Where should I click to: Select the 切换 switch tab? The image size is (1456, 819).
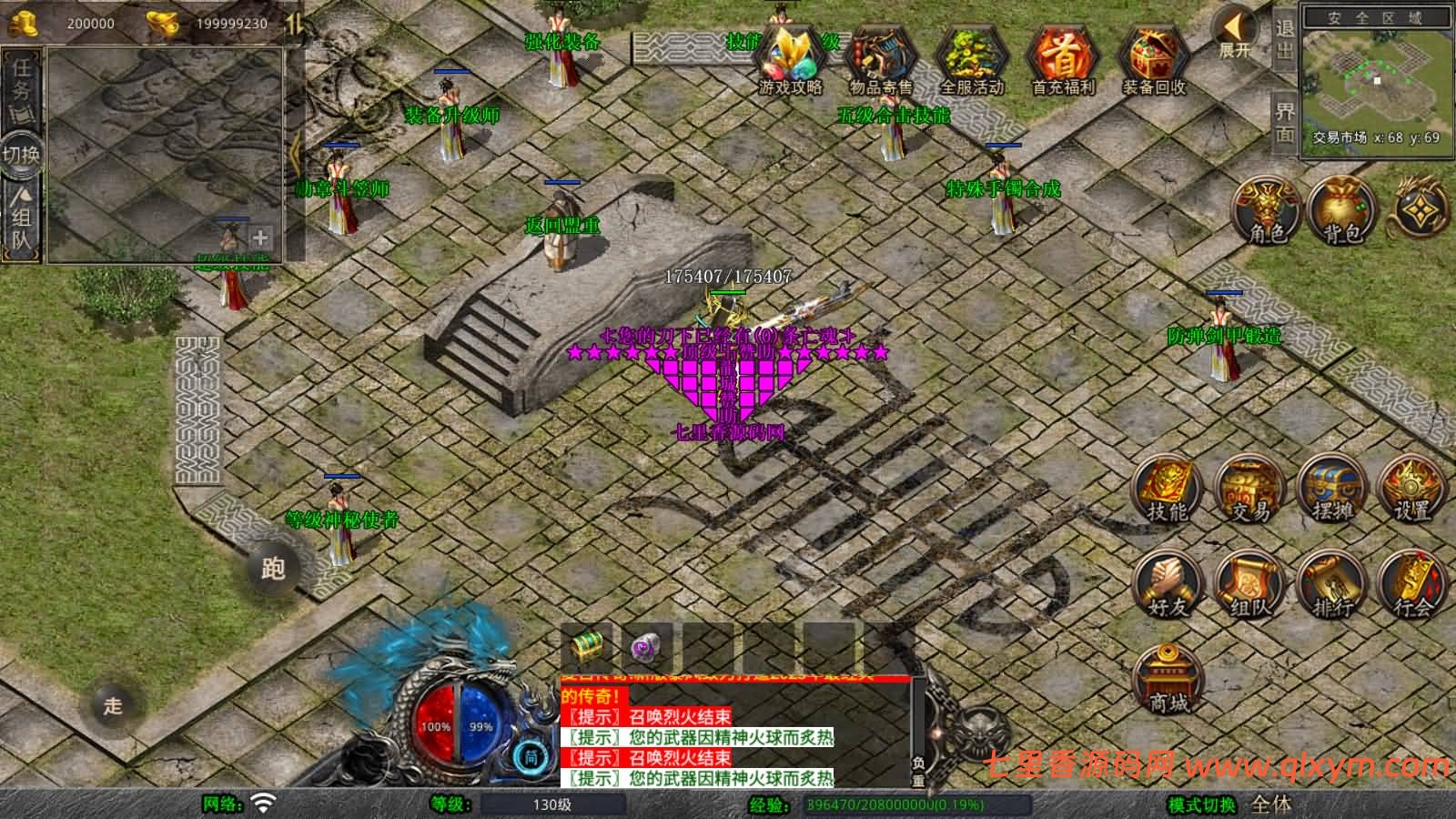click(x=20, y=155)
